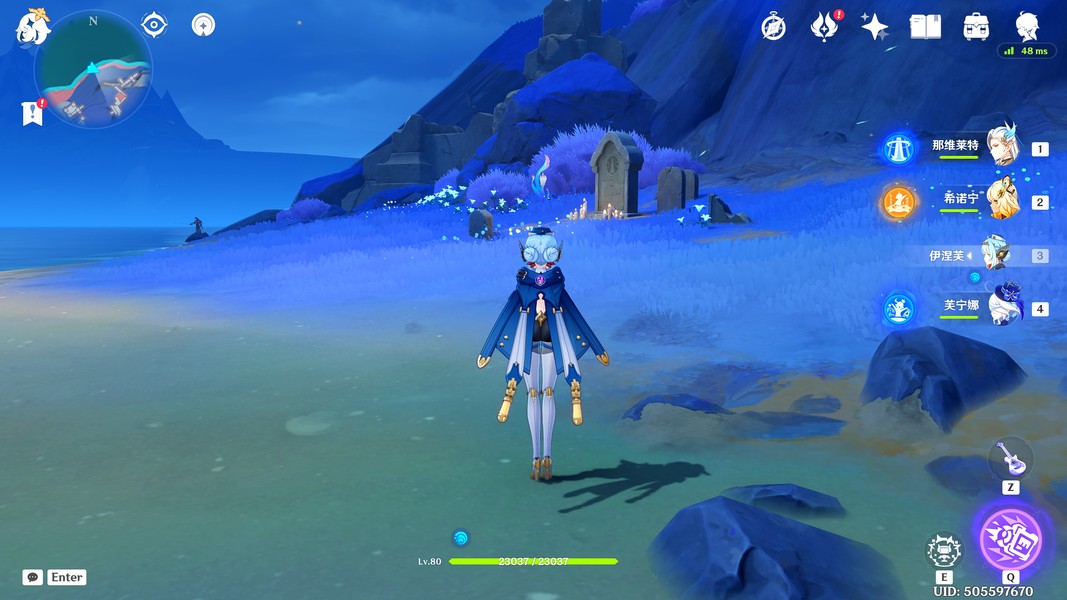Unleash the glowing purple Elemental Burst
The height and width of the screenshot is (600, 1067).
1010,538
